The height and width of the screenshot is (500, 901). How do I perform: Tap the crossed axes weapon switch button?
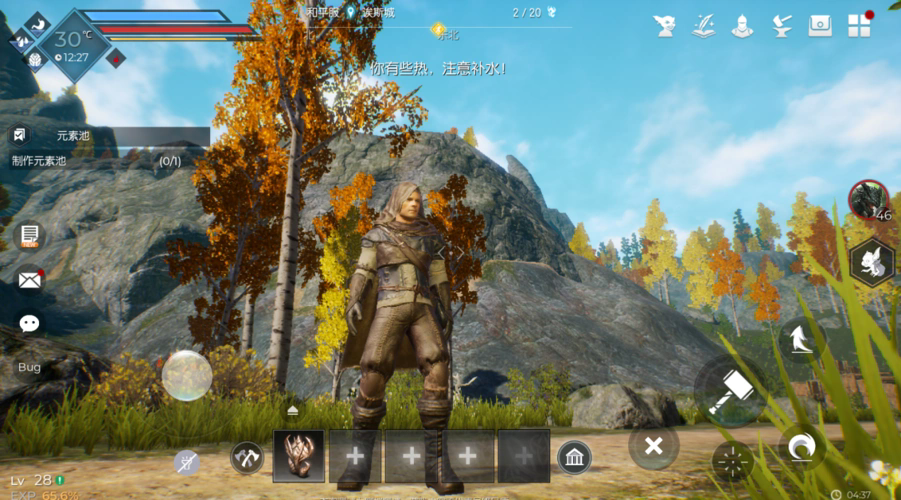[x=246, y=457]
